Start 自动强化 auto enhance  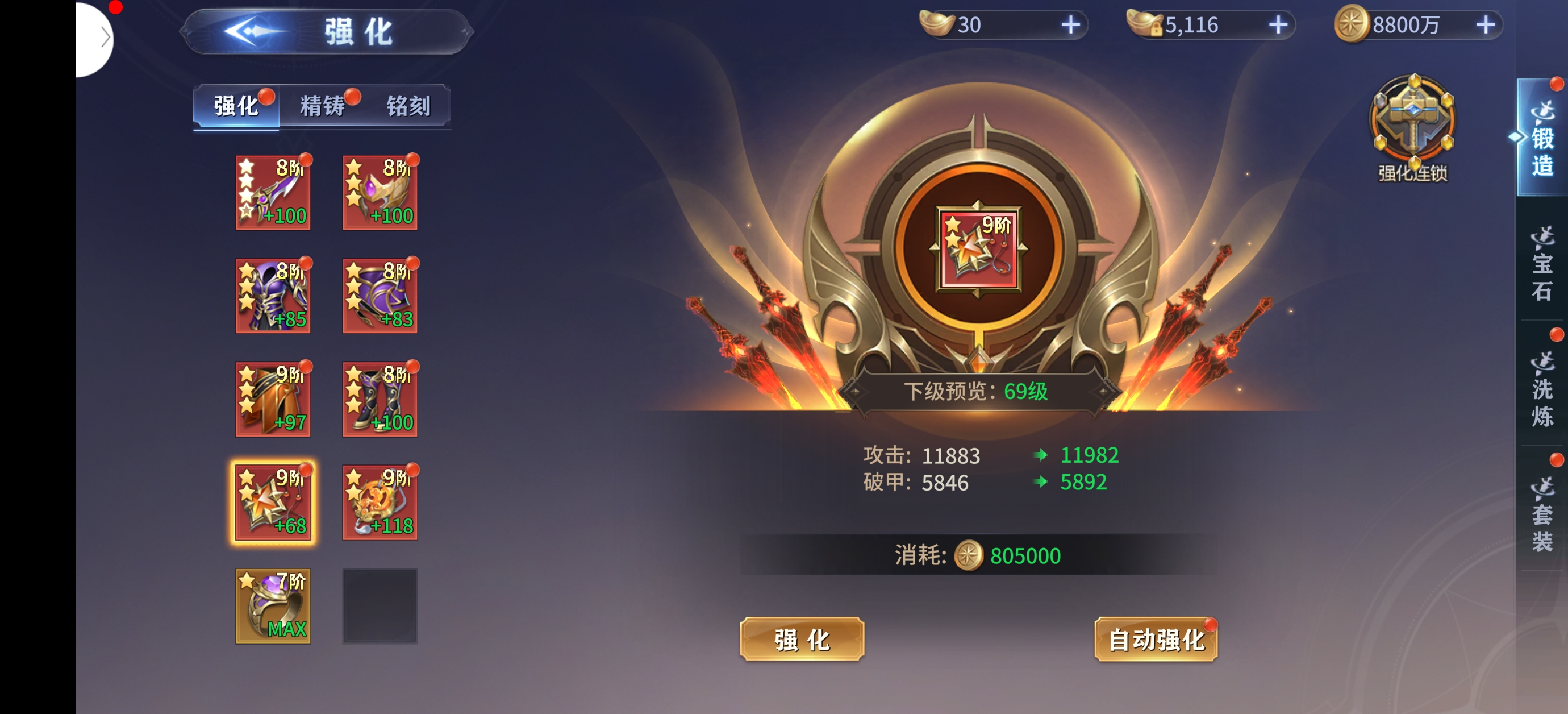point(1156,639)
